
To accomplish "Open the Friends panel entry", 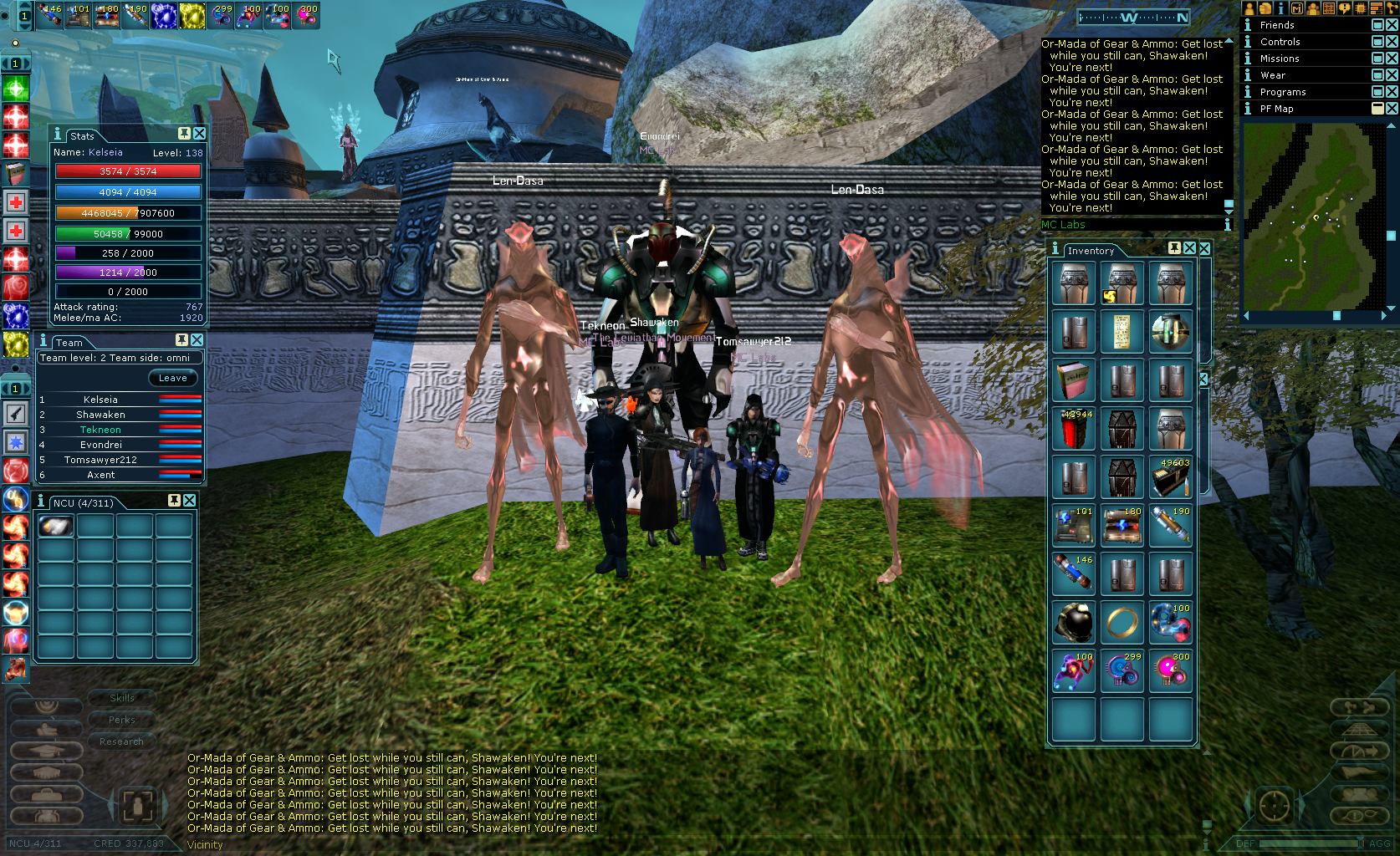I will [1277, 25].
